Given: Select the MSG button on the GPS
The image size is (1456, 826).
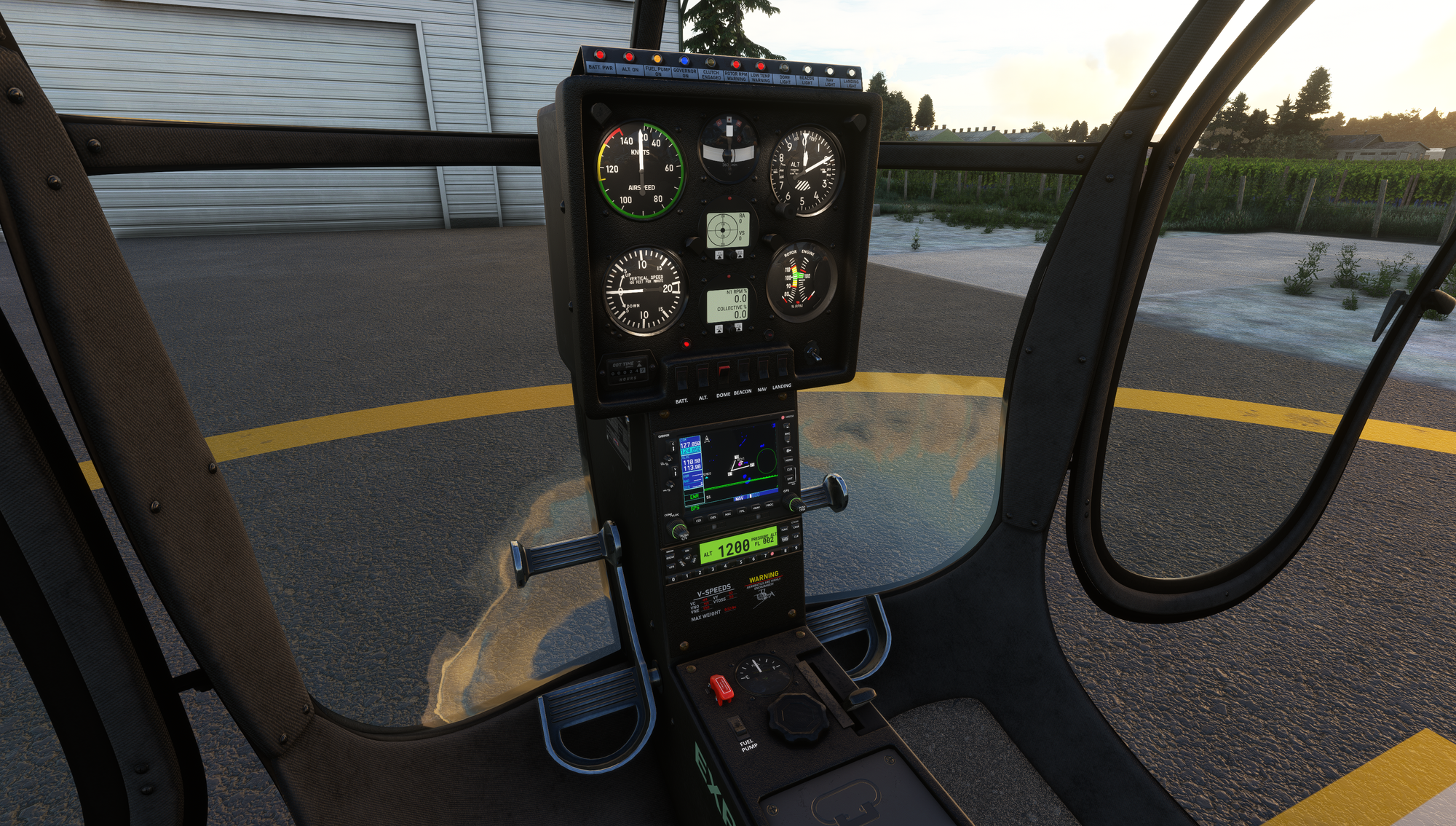Looking at the screenshot, I should pos(728,514).
